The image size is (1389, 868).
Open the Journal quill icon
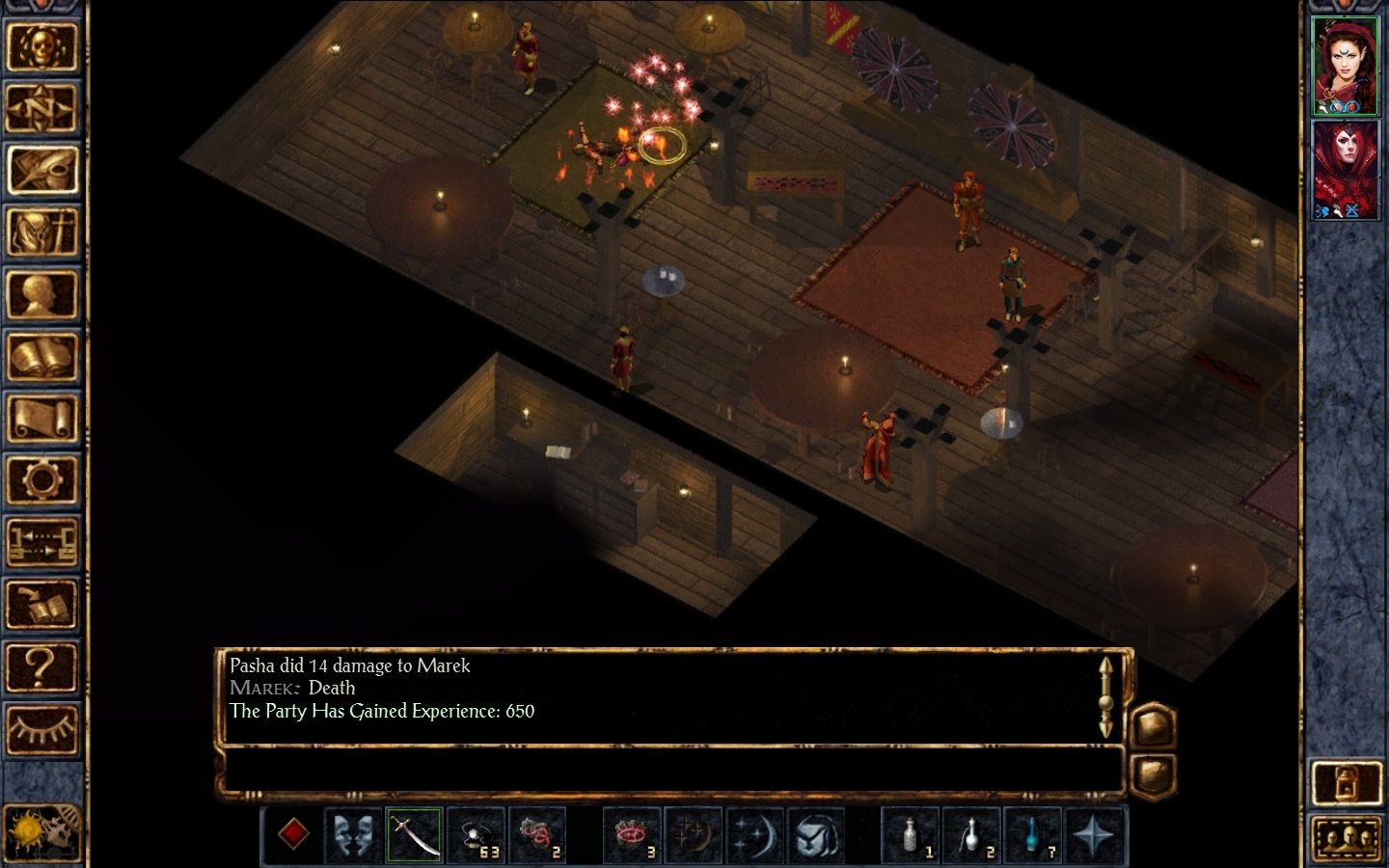tap(44, 170)
